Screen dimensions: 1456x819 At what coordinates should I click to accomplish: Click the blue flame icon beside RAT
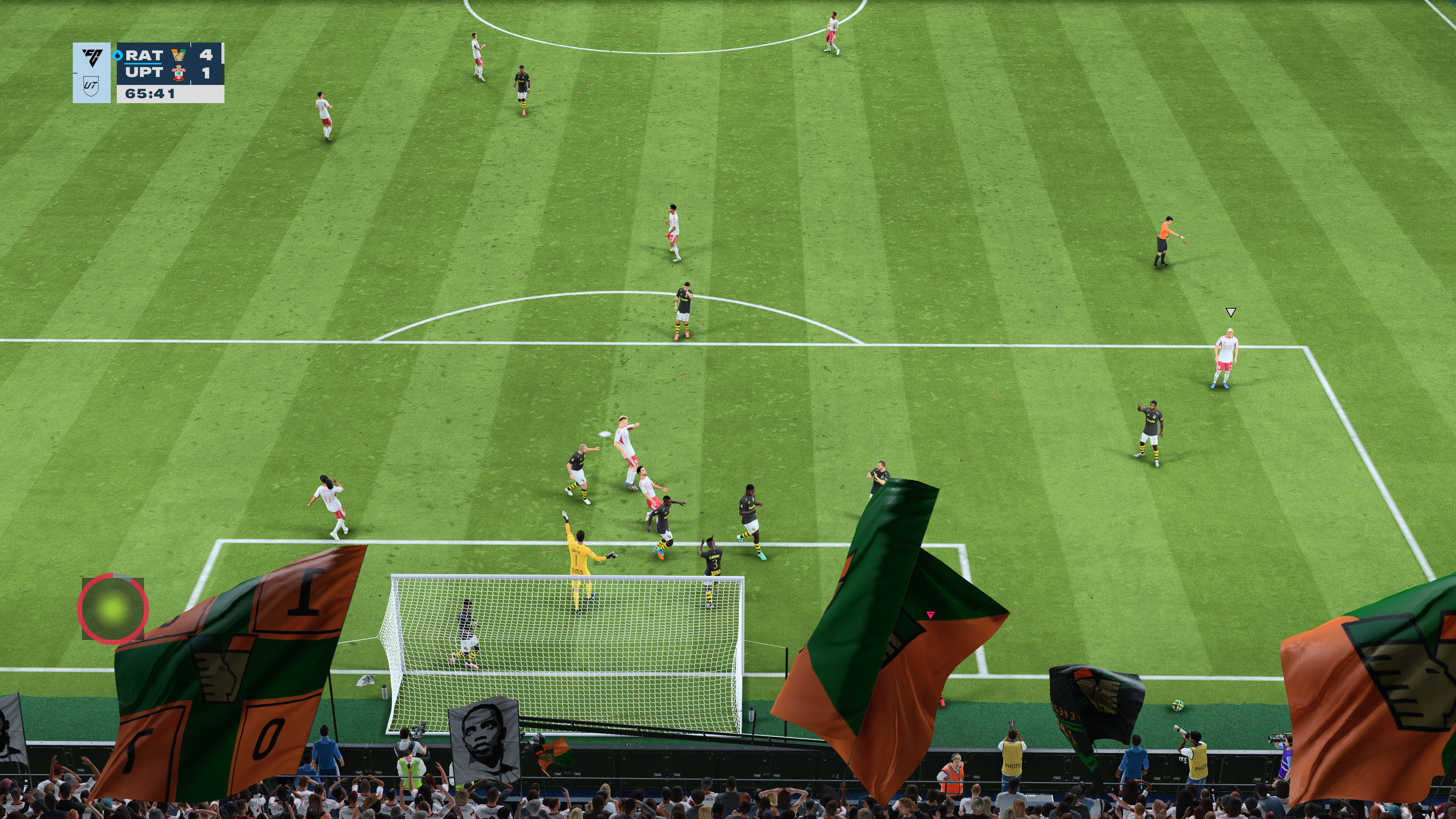pyautogui.click(x=118, y=55)
